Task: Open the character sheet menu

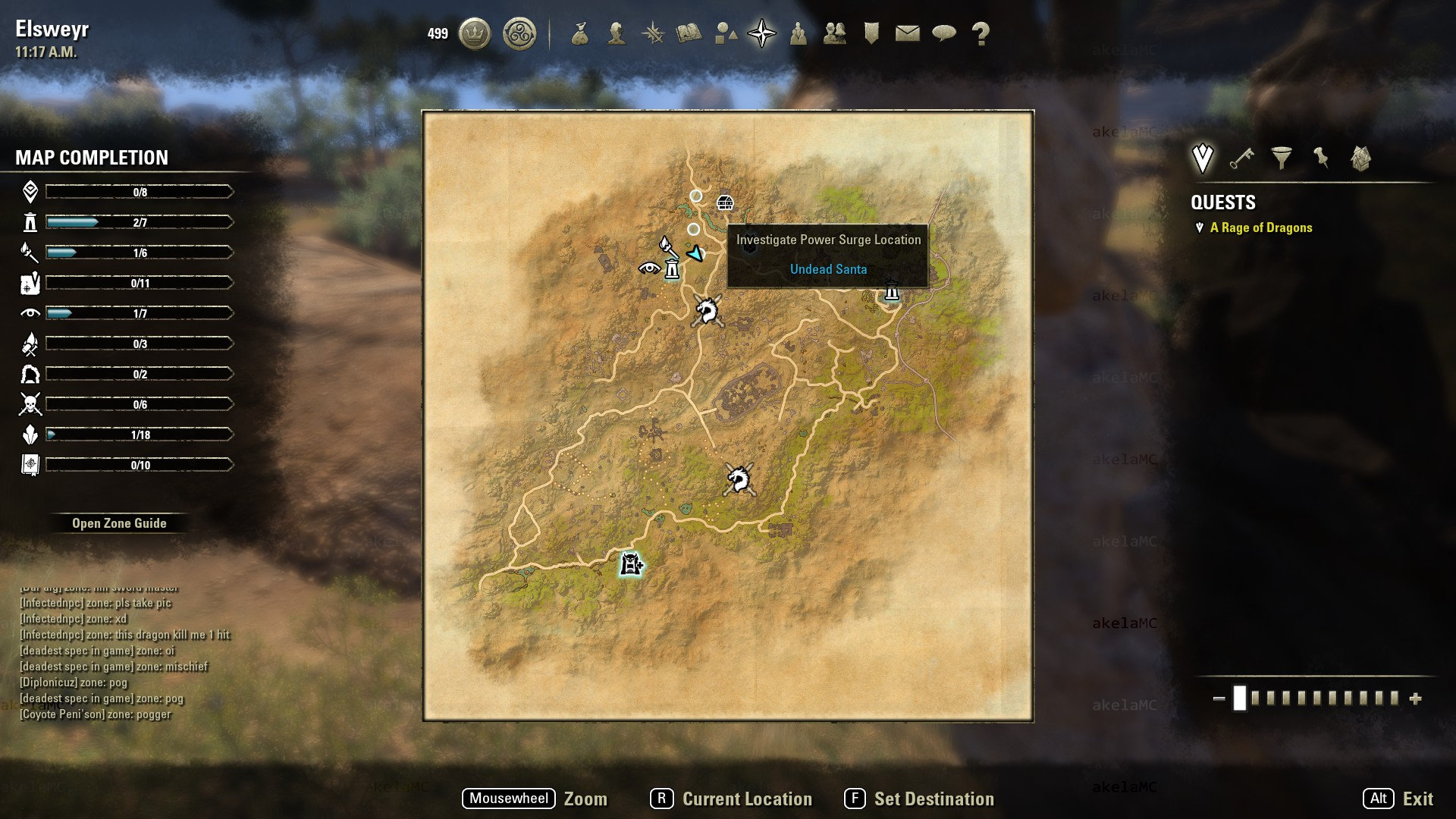Action: pyautogui.click(x=617, y=34)
